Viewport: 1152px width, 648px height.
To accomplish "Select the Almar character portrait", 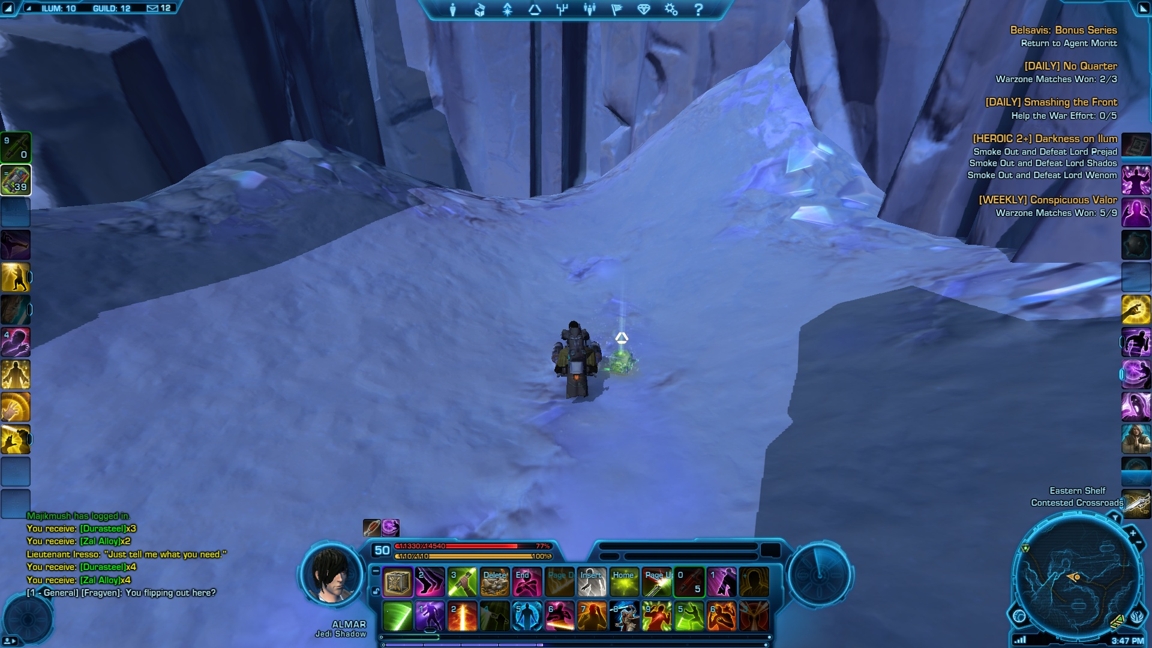I will point(331,575).
